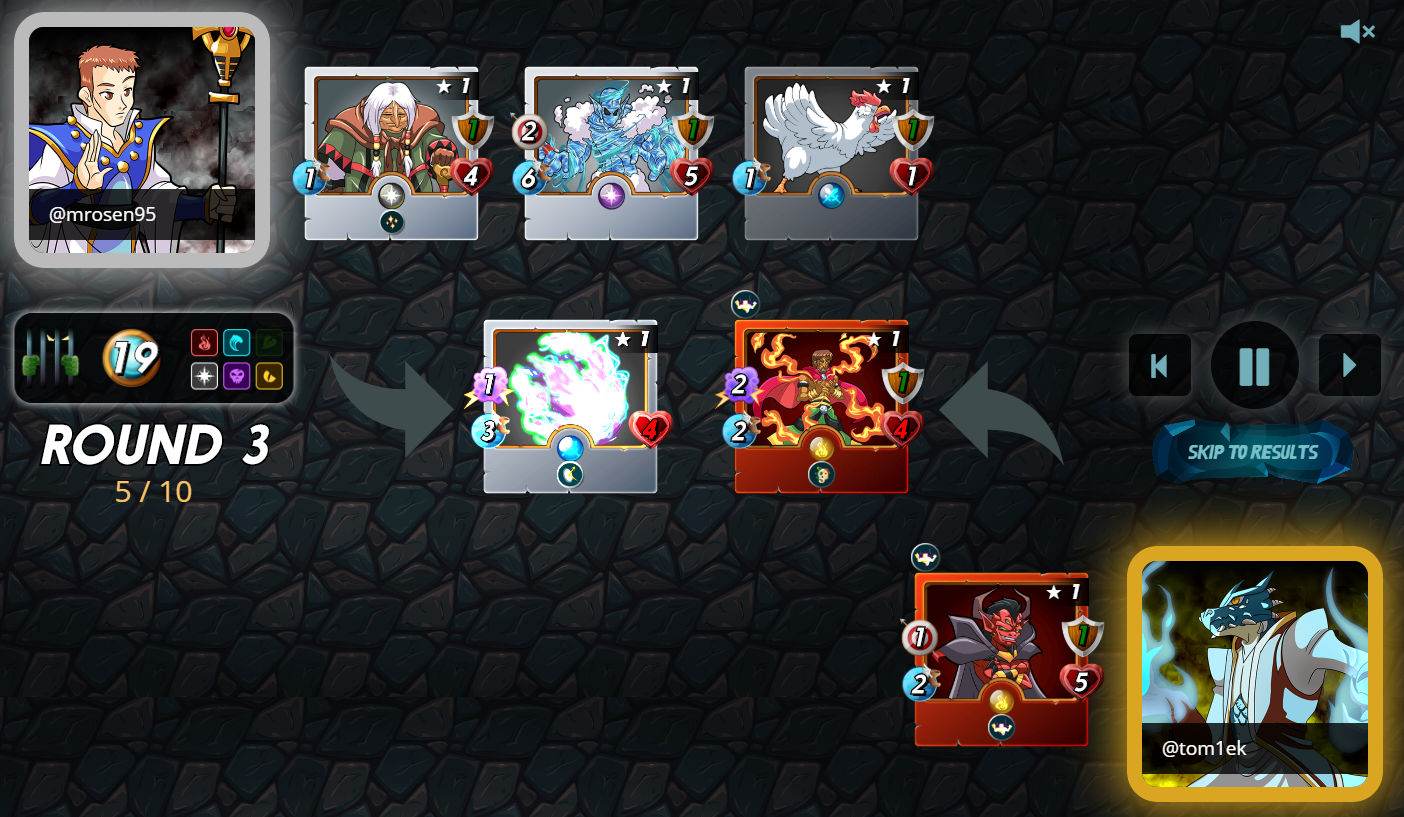
Task: Select the Water splinter icon
Action: [237, 342]
